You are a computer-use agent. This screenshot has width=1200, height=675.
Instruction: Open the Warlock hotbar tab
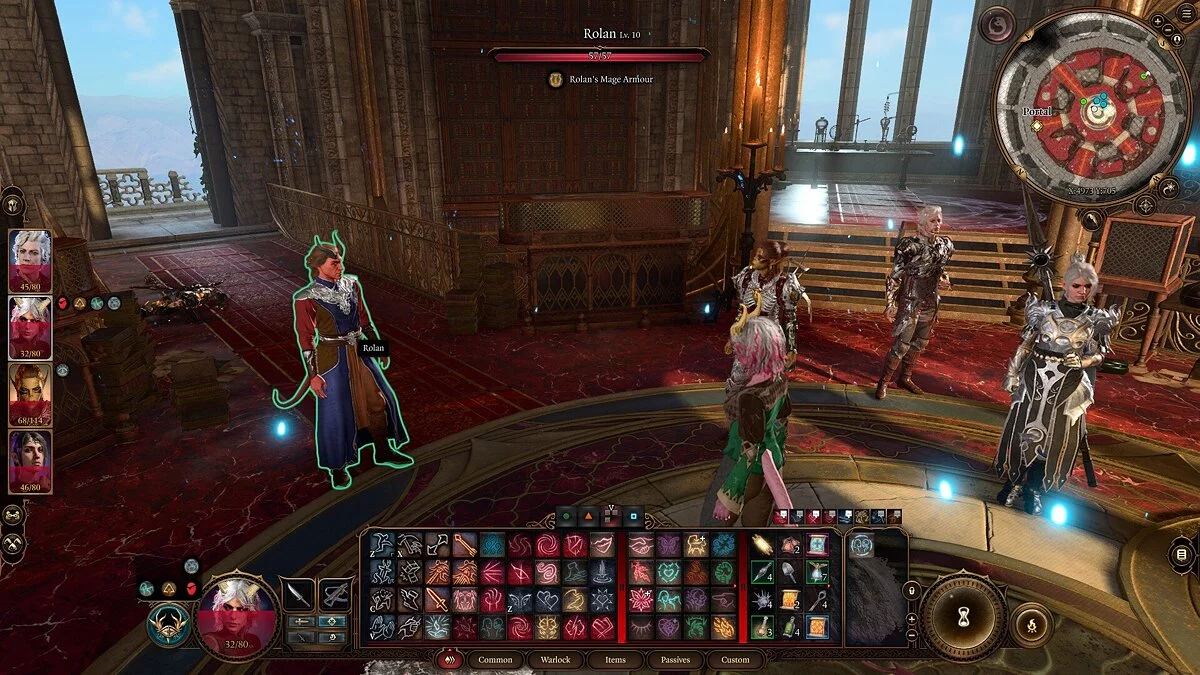point(556,660)
